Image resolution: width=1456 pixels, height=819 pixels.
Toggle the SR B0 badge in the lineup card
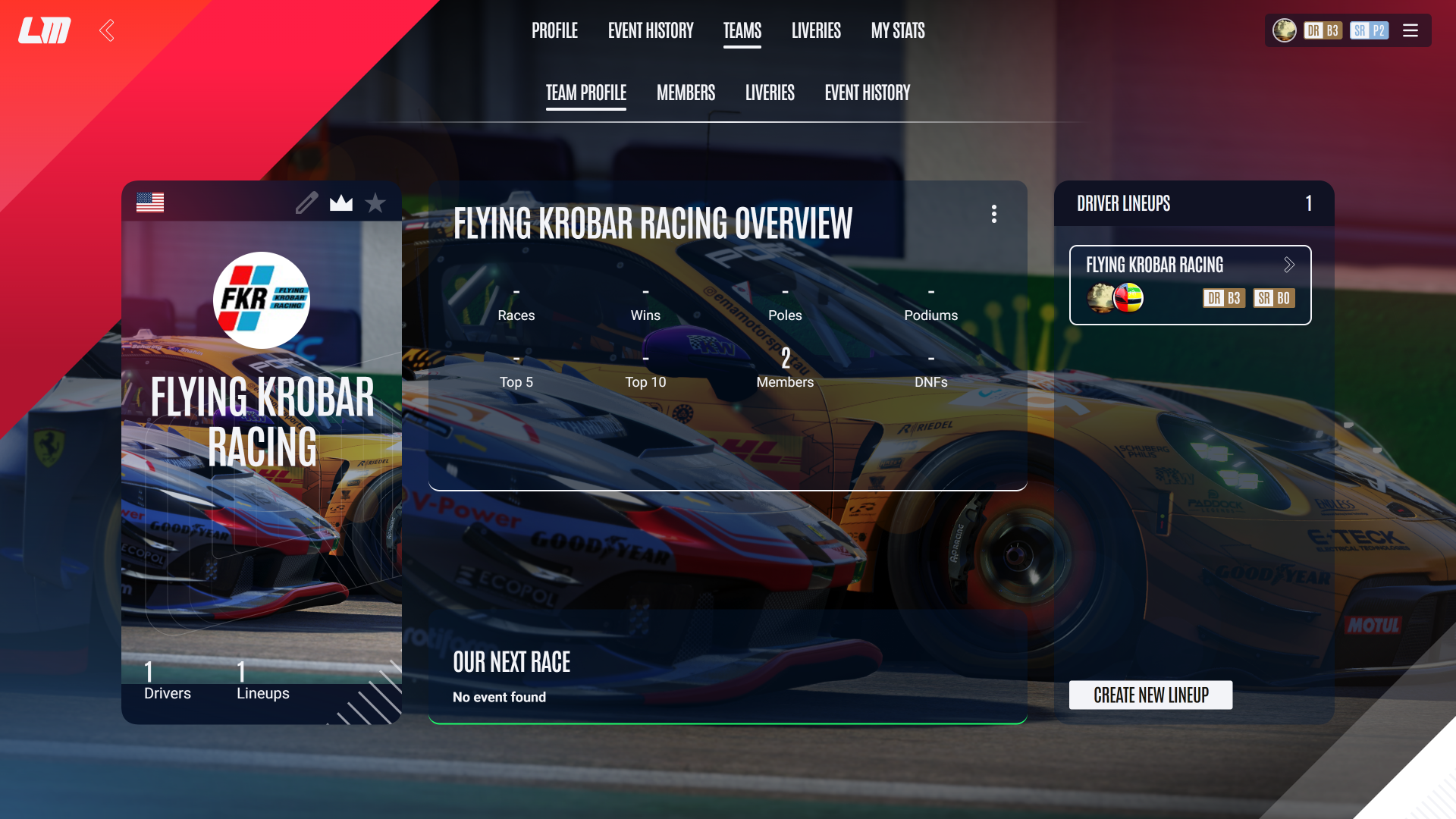click(1275, 298)
